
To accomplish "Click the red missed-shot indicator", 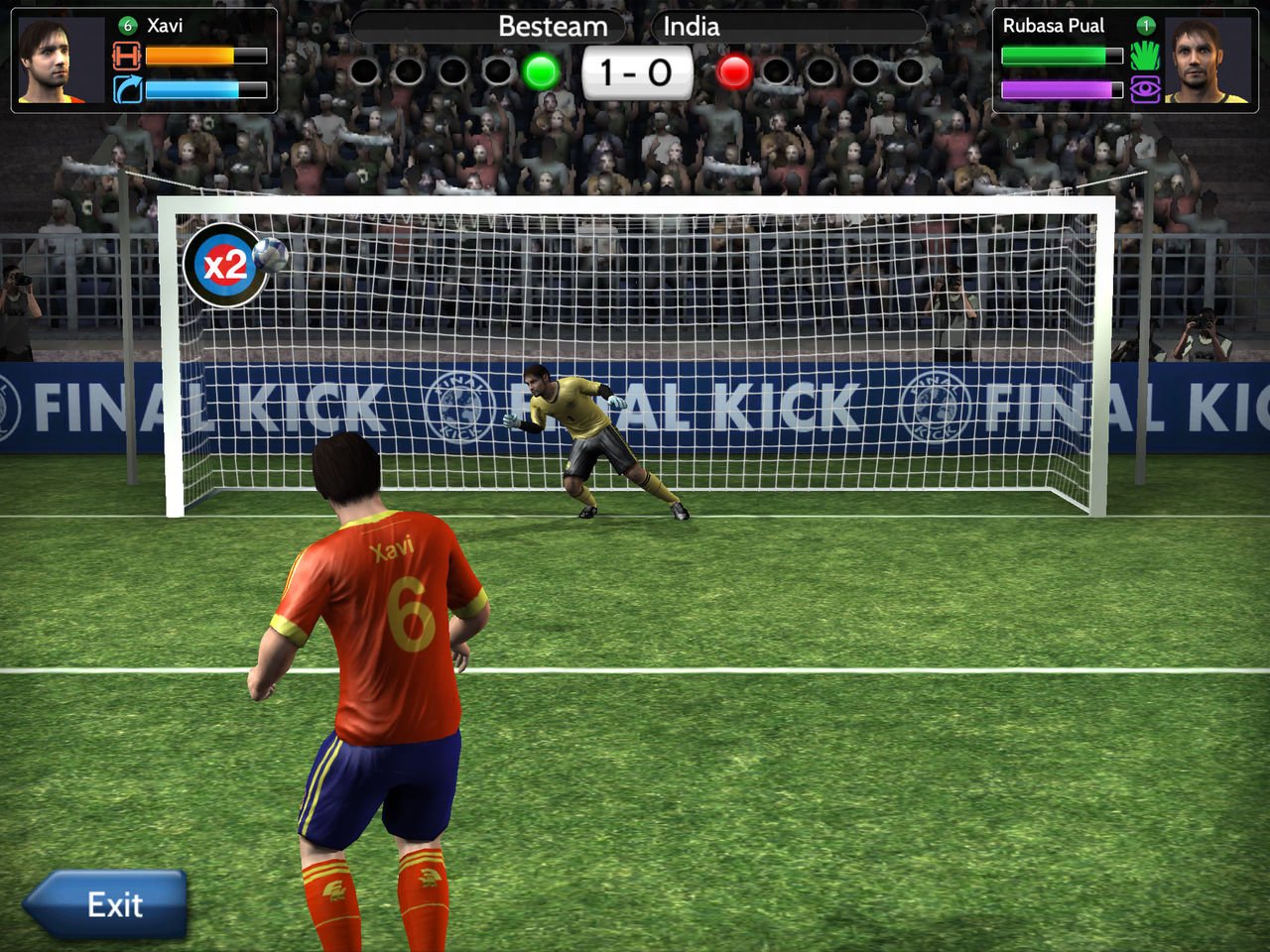I will [x=734, y=71].
